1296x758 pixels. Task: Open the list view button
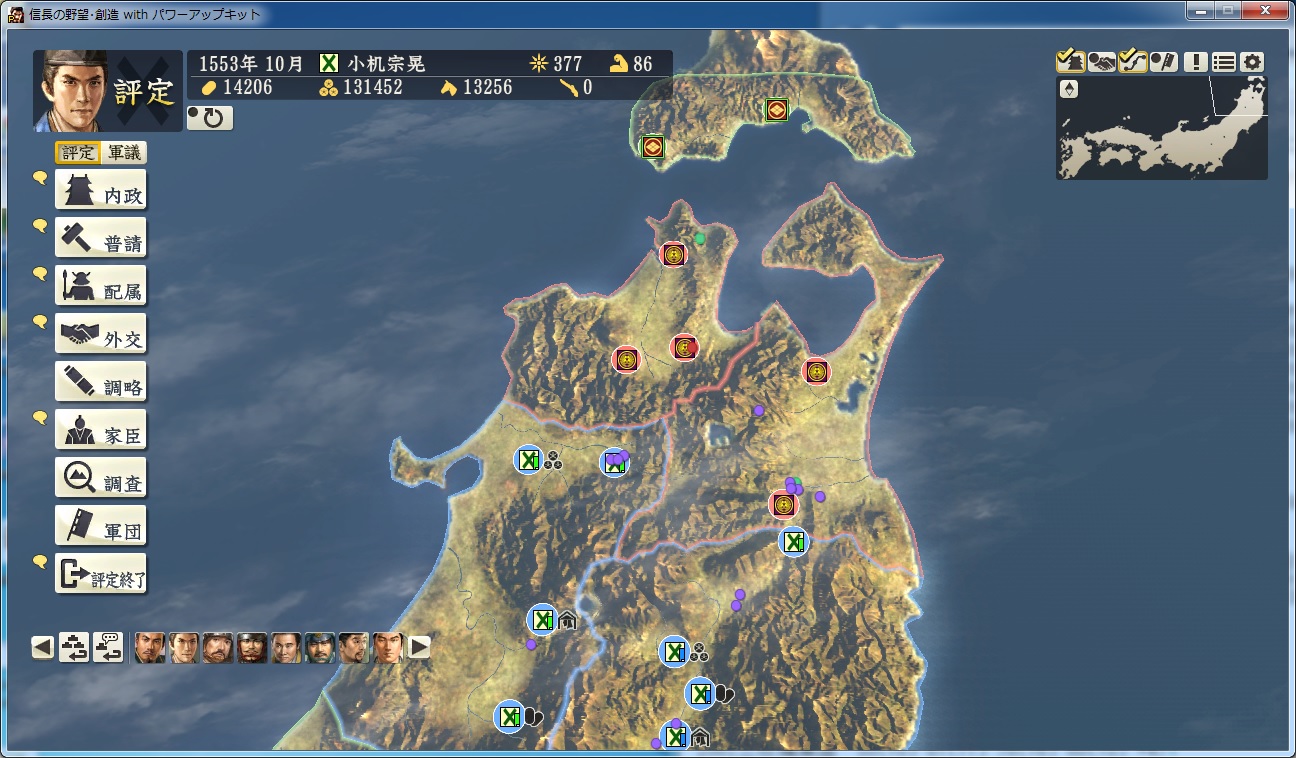coord(1223,62)
